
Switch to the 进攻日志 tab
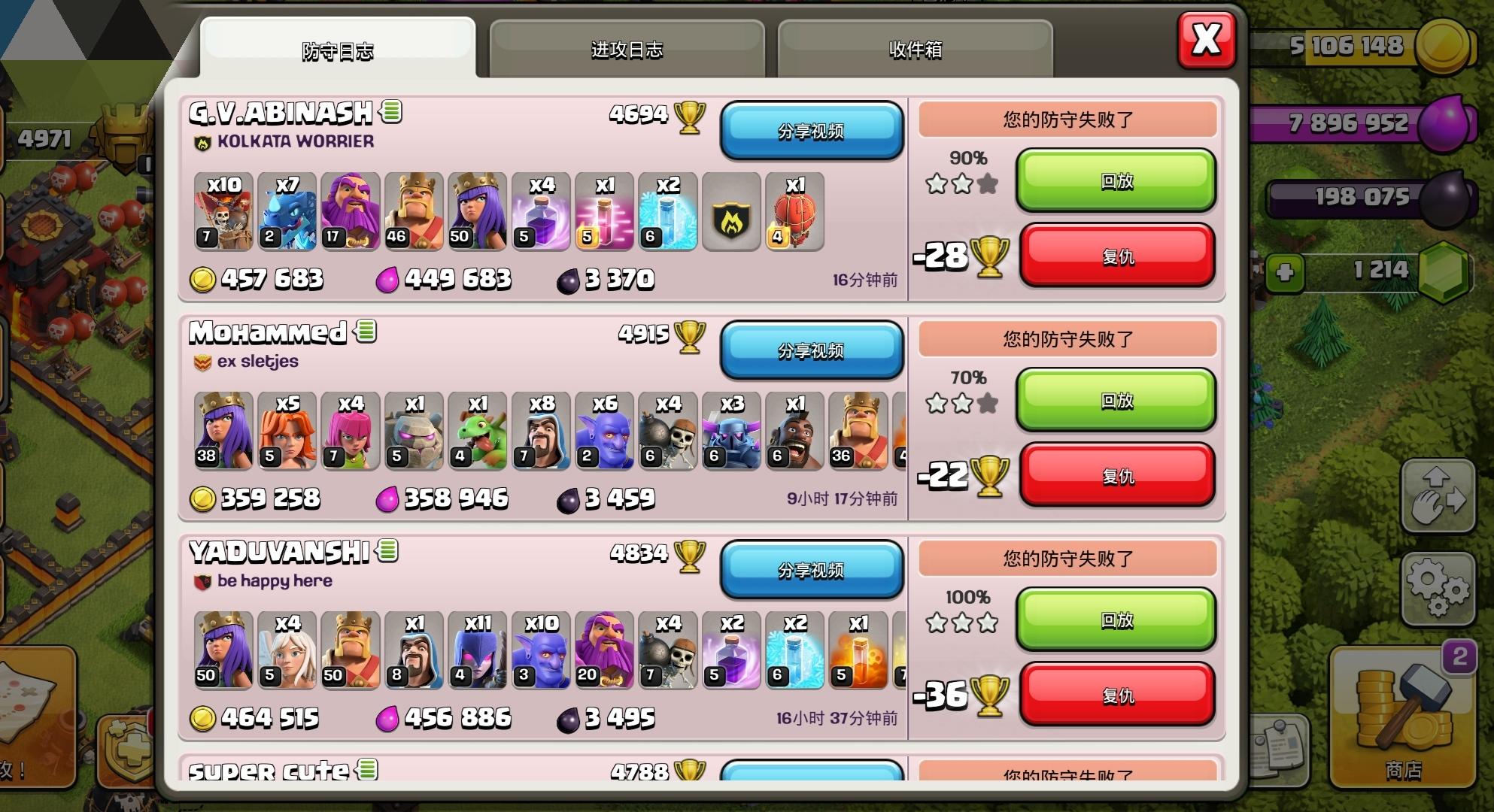point(627,50)
